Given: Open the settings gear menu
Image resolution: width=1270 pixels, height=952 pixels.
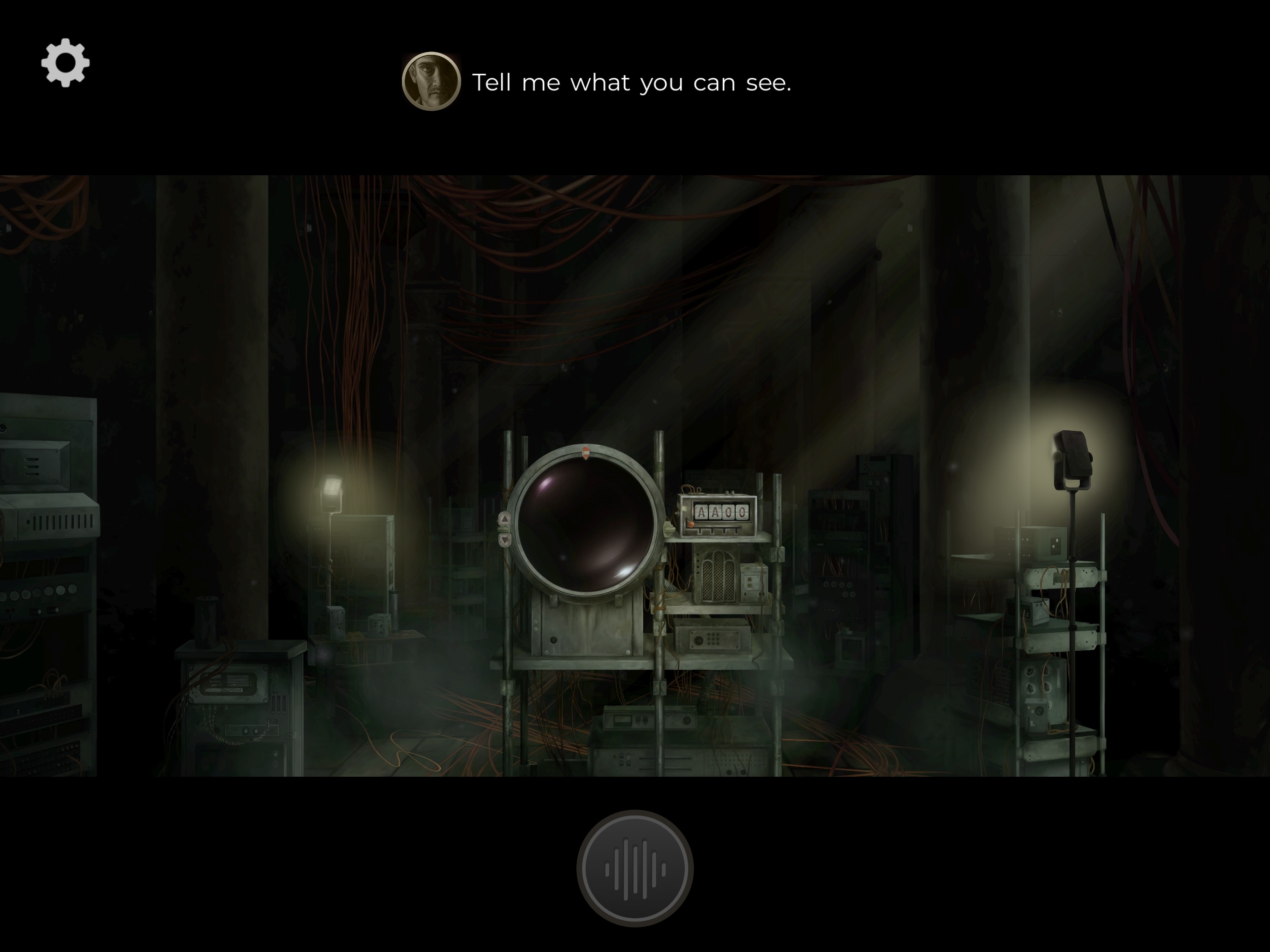Looking at the screenshot, I should (x=66, y=63).
